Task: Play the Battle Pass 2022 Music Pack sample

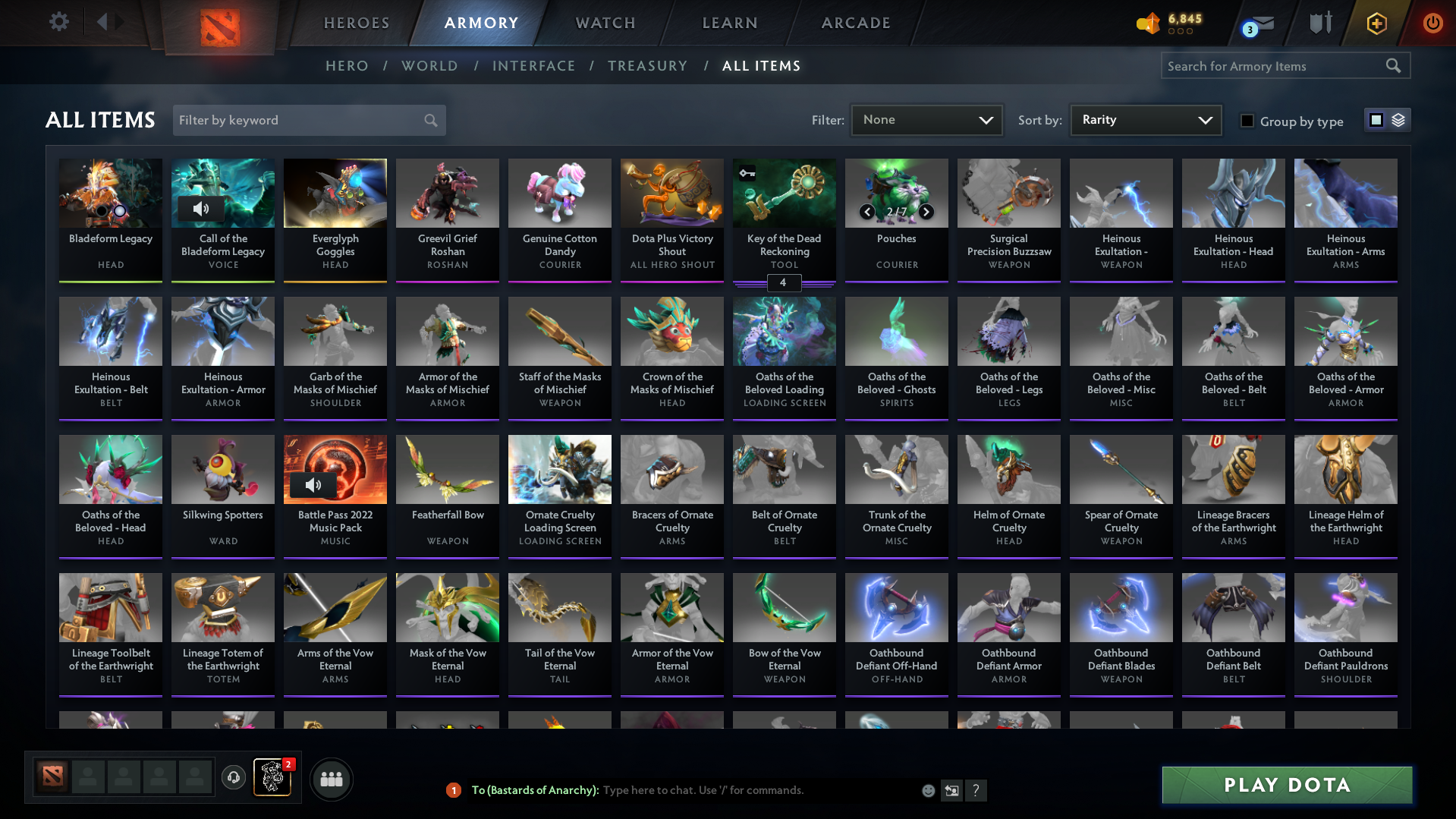Action: coord(315,485)
